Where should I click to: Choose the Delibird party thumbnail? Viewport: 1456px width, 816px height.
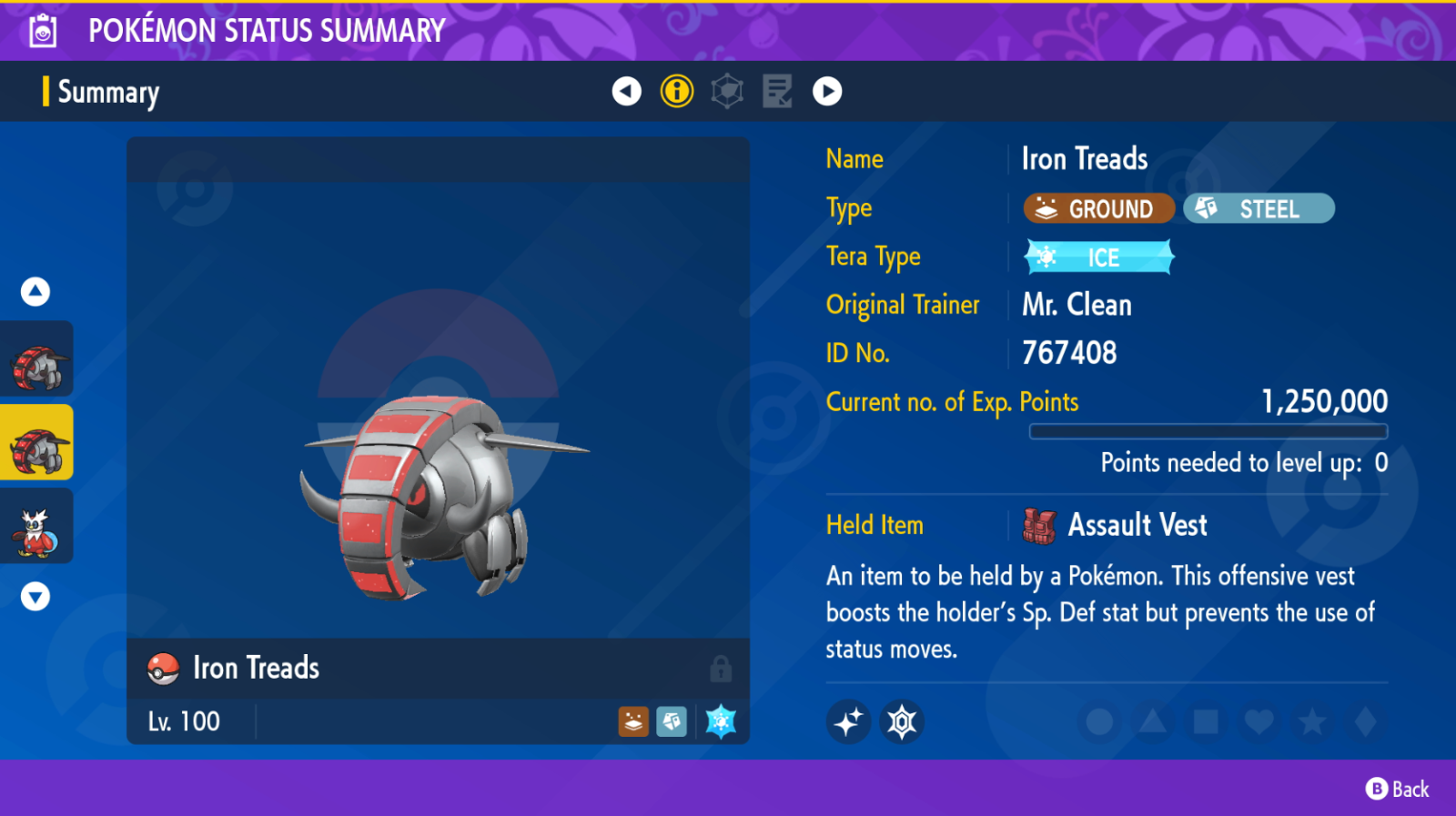click(x=37, y=527)
